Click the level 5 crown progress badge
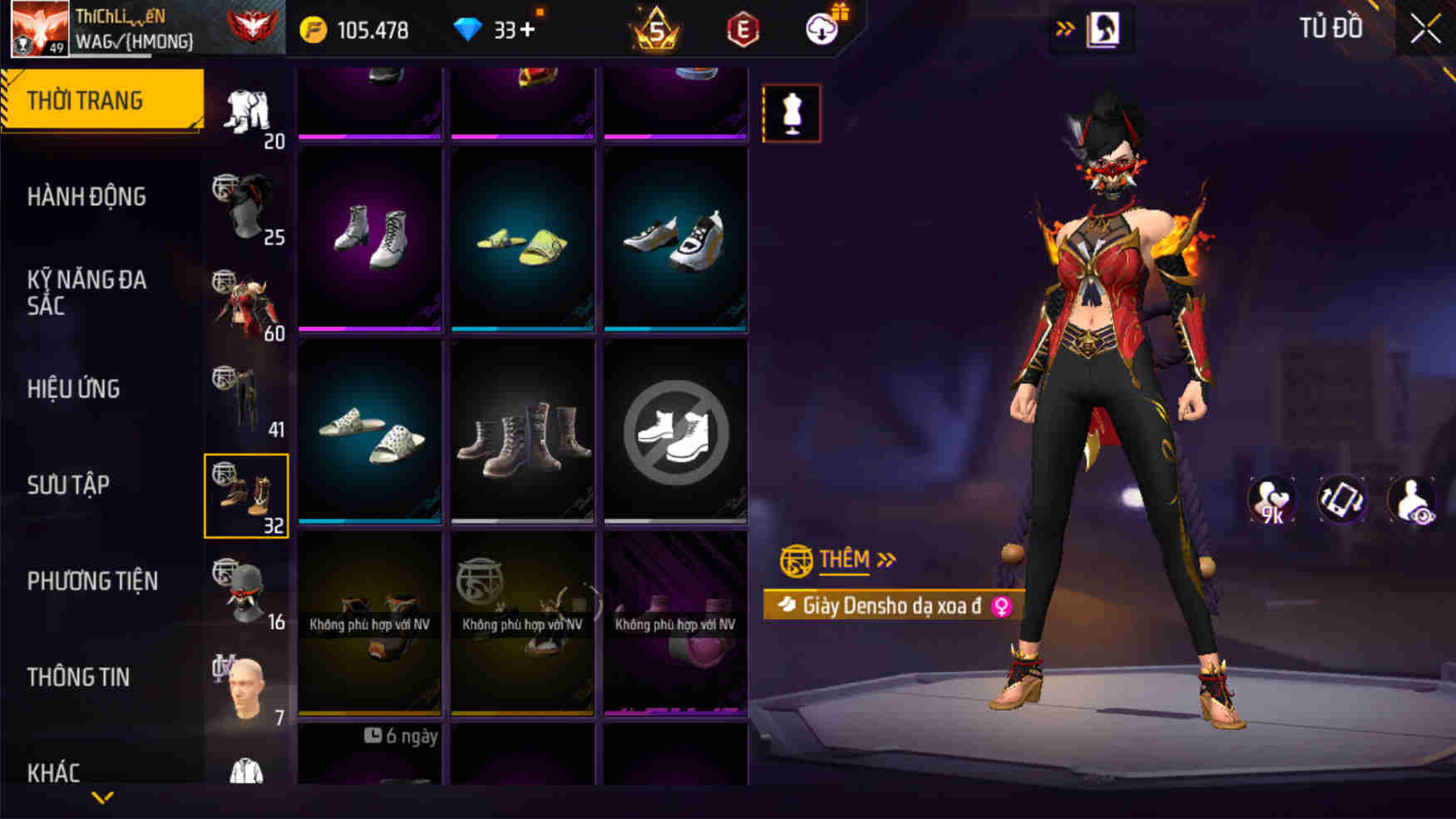This screenshot has width=1456, height=819. pos(656,27)
